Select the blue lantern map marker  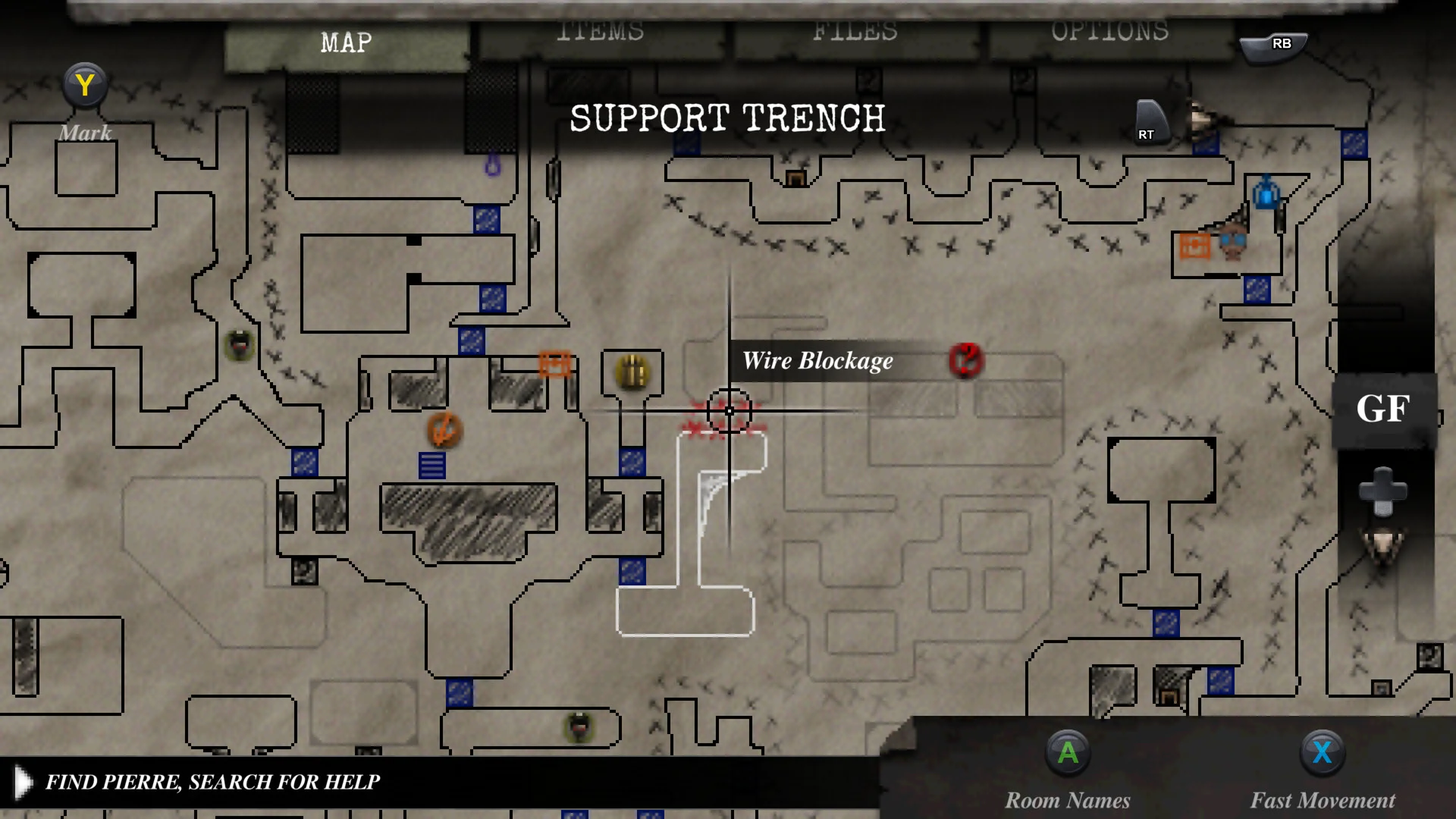[x=1266, y=193]
